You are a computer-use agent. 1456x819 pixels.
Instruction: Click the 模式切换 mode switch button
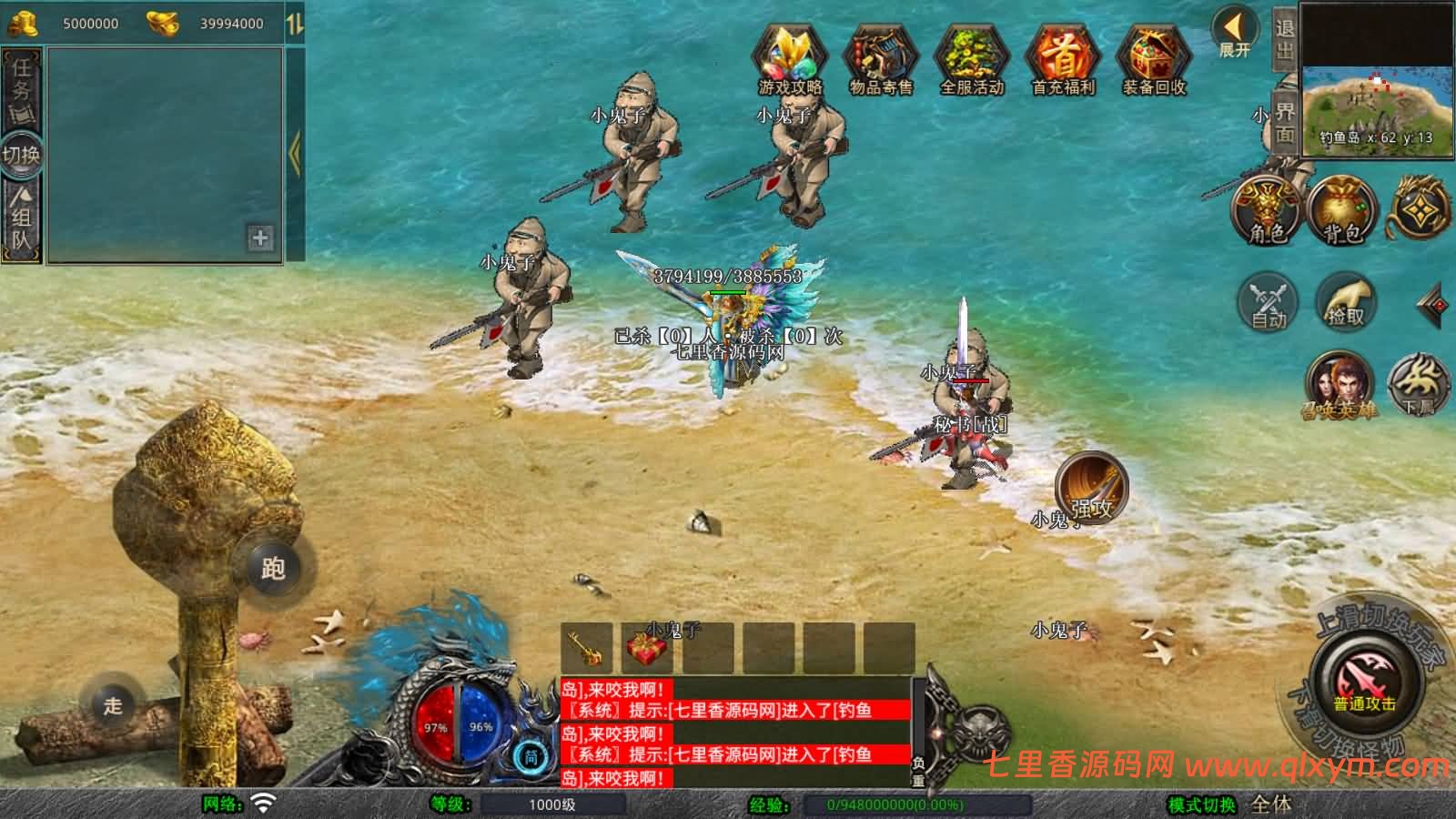point(1202,804)
